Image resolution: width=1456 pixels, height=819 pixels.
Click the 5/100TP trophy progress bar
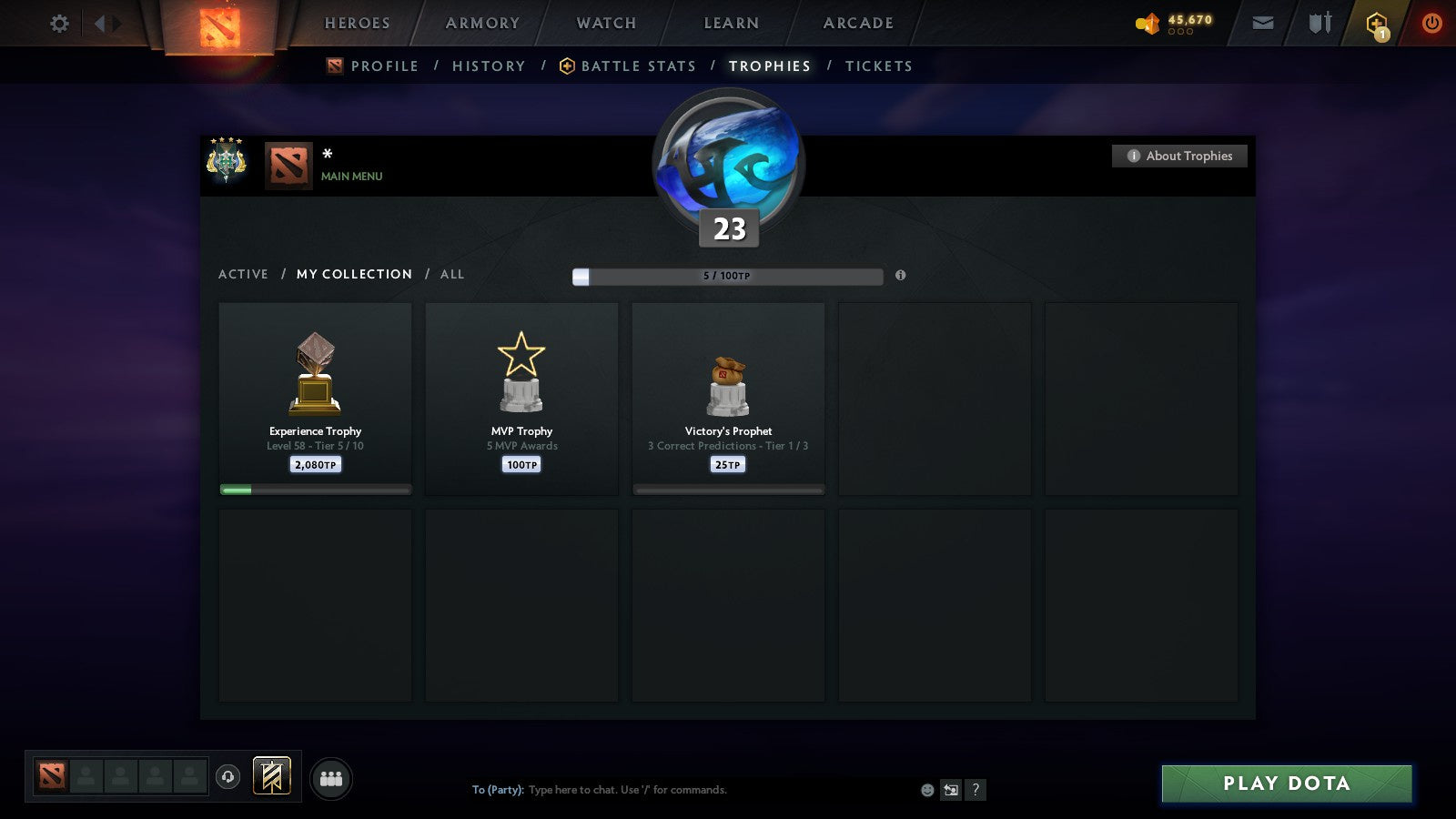point(726,276)
